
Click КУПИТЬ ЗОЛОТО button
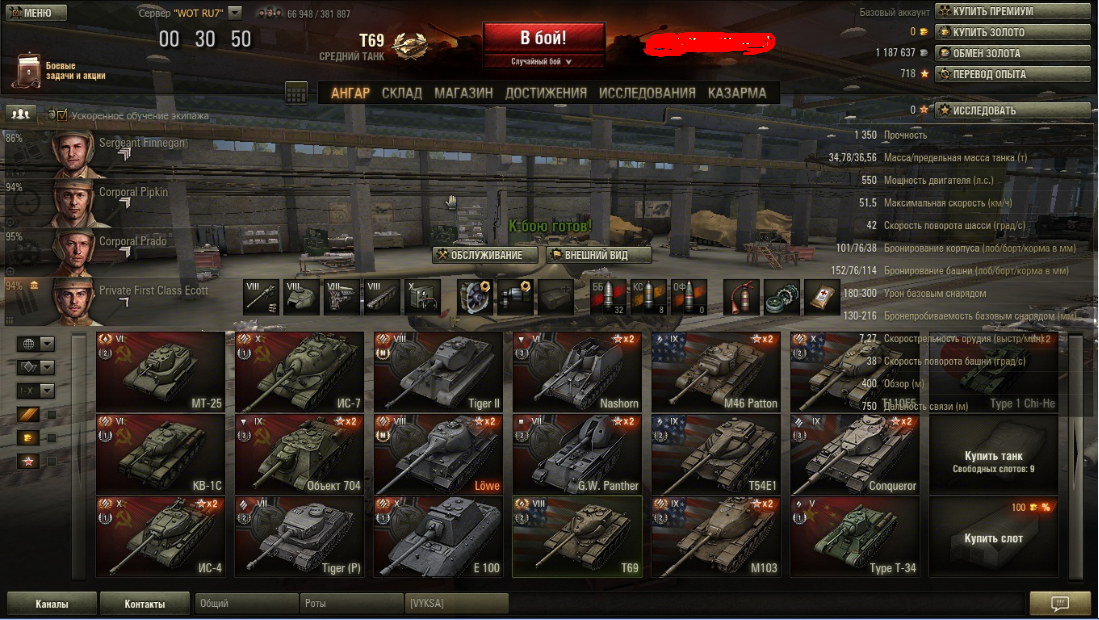pos(1012,32)
